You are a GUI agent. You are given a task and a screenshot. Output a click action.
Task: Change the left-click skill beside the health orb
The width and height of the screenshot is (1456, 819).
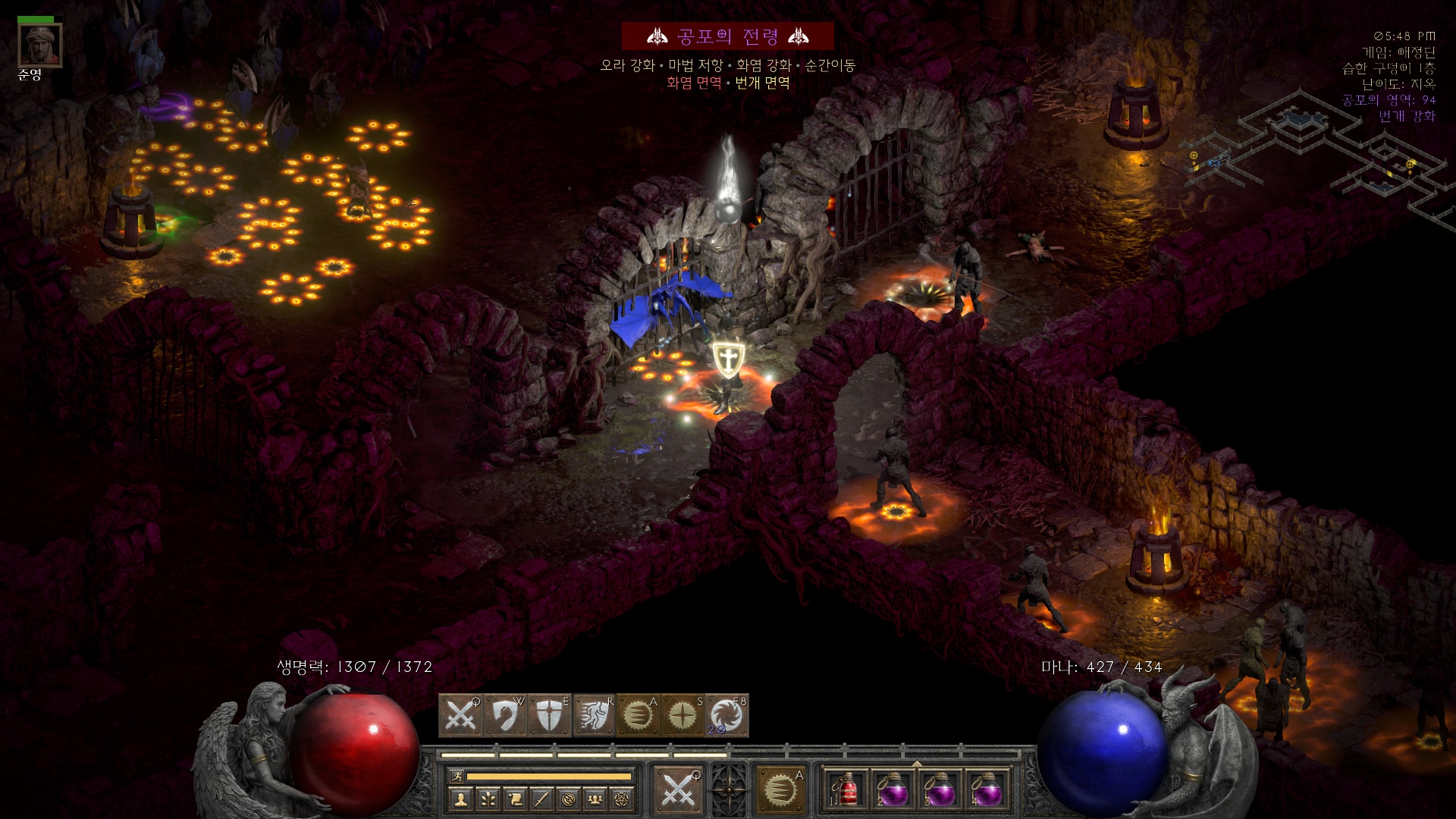tap(678, 790)
